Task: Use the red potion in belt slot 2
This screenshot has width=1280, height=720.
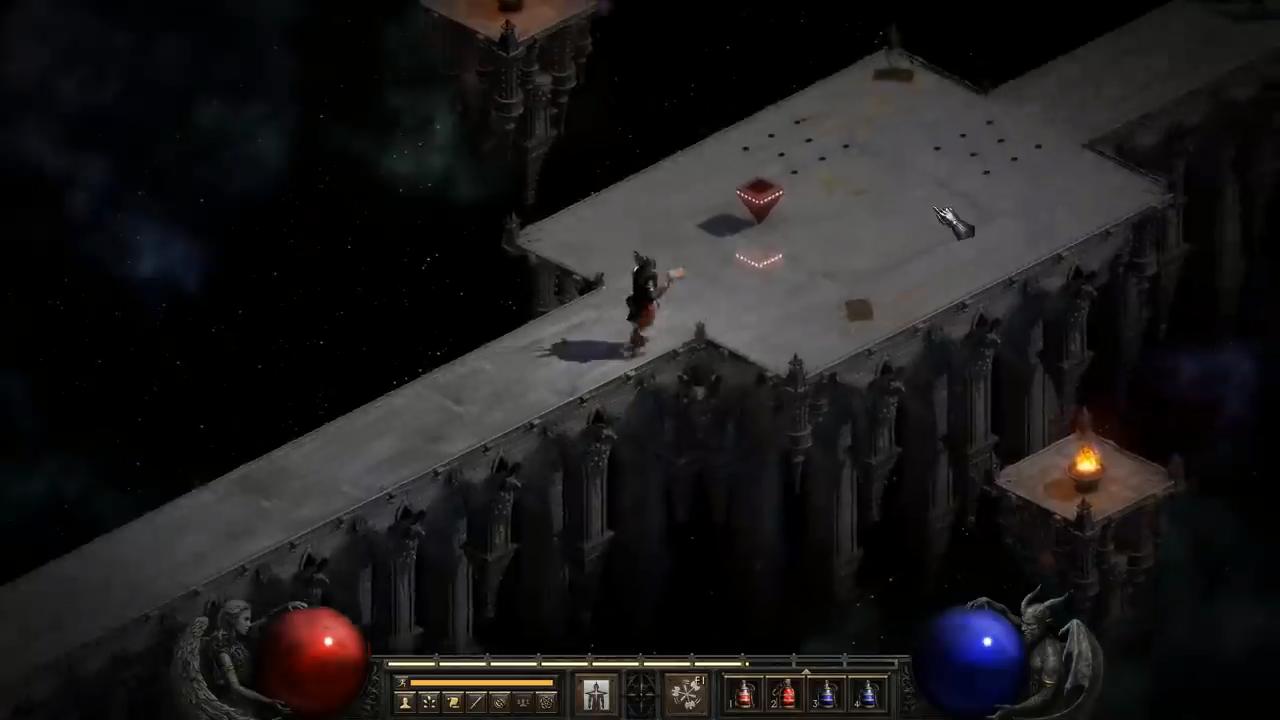Action: coord(787,694)
